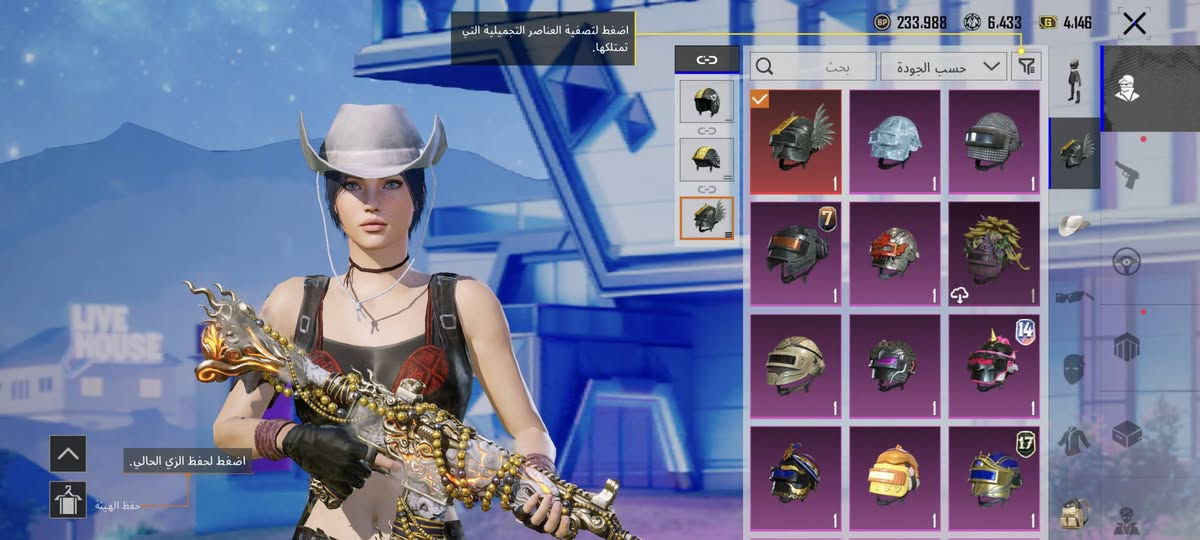Toggle the owned-items filter funnel icon
1200x540 pixels.
[x=1027, y=67]
